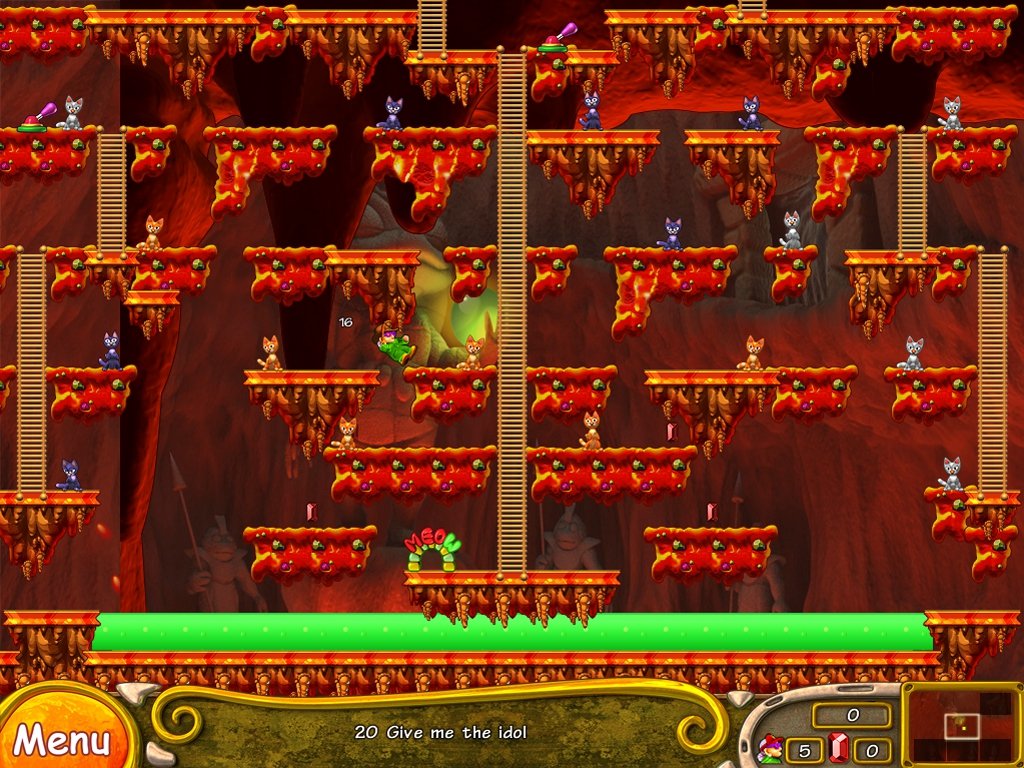The image size is (1024, 768).
Task: Click the level minimap
Action: coord(964,724)
